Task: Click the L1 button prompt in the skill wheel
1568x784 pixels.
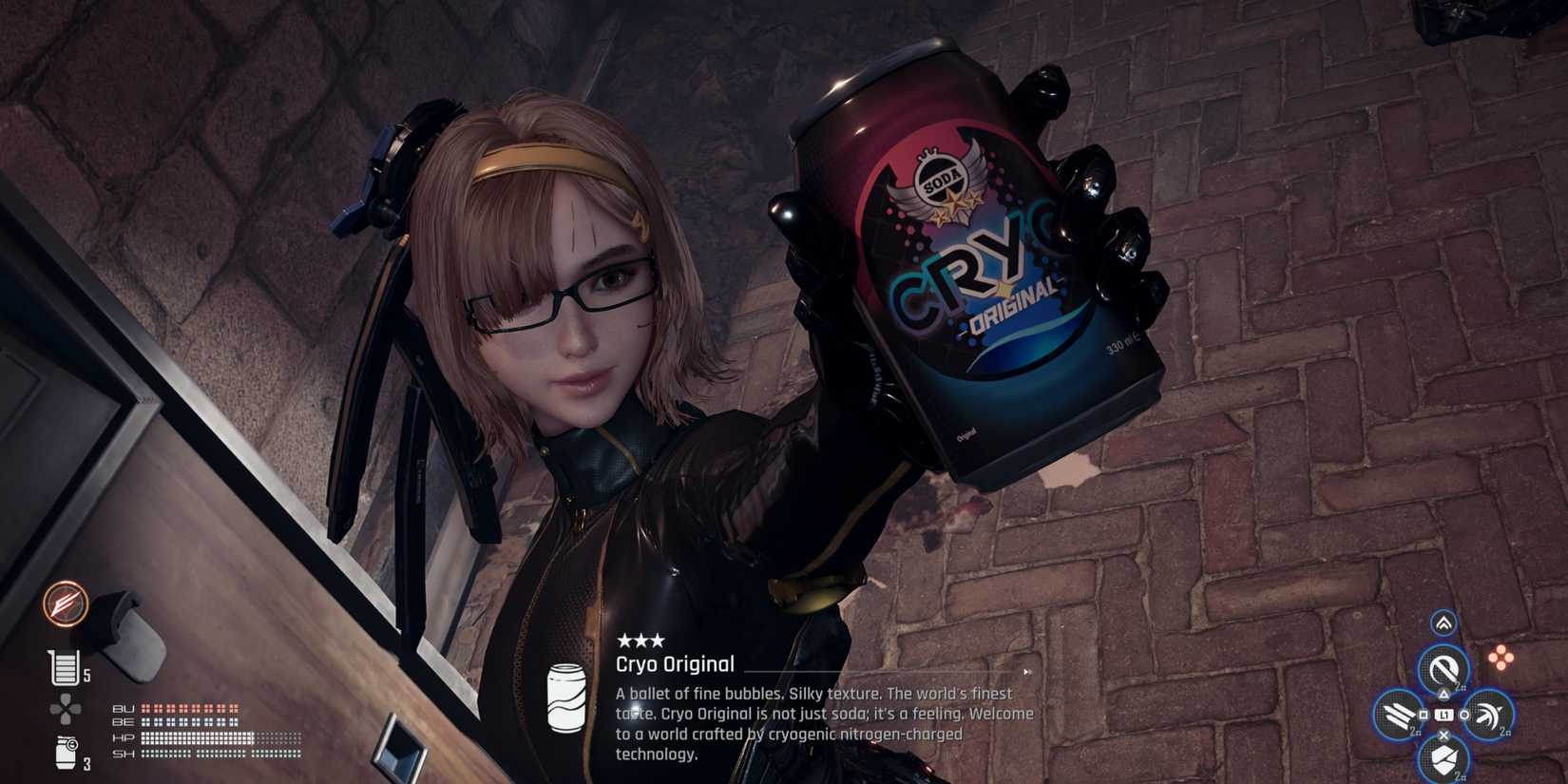Action: (1444, 715)
